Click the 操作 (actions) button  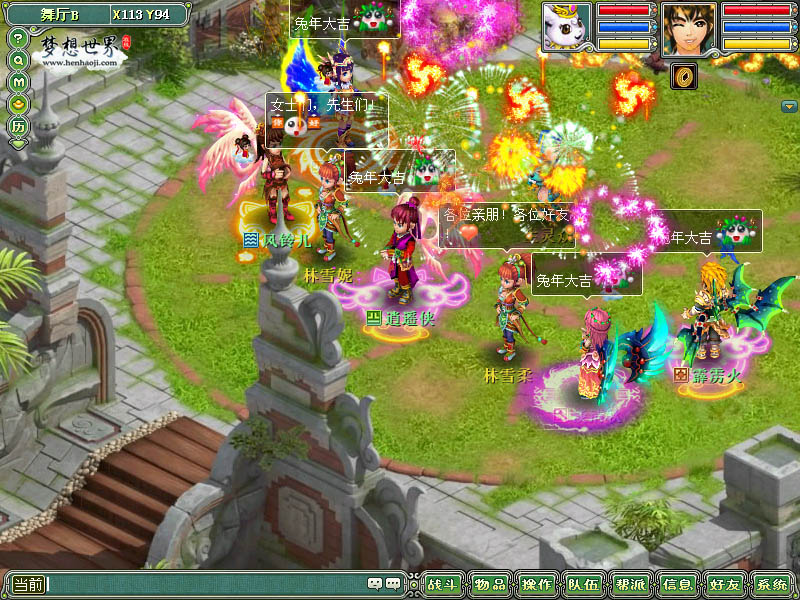[x=537, y=584]
